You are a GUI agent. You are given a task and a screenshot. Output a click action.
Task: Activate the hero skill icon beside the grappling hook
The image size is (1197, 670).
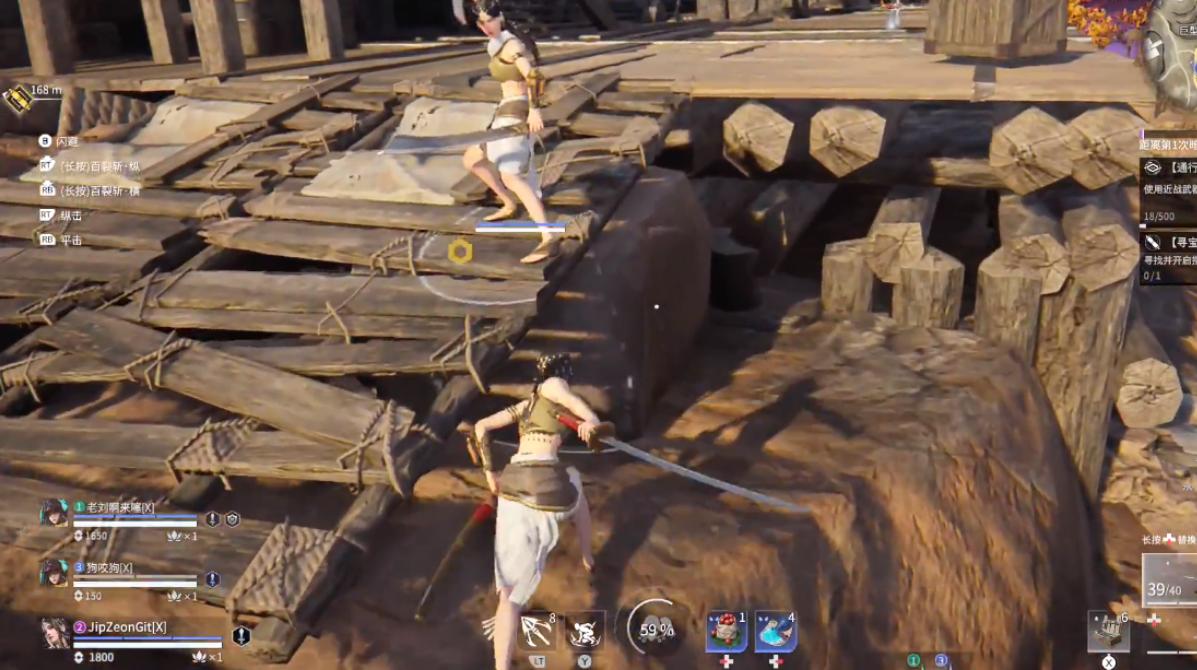pos(584,630)
